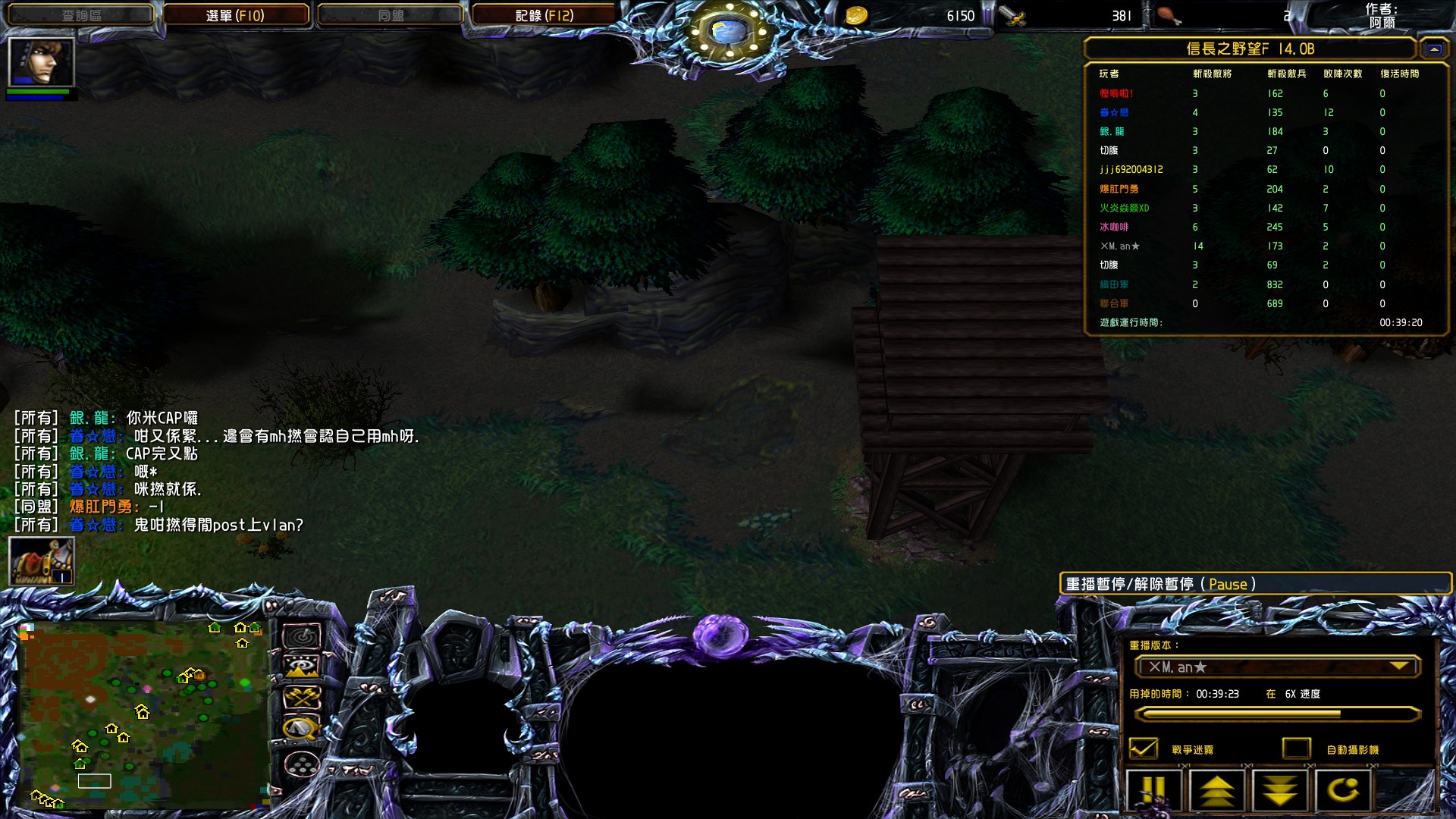Collapse the scoreboard with its arrow button

pos(1433,49)
